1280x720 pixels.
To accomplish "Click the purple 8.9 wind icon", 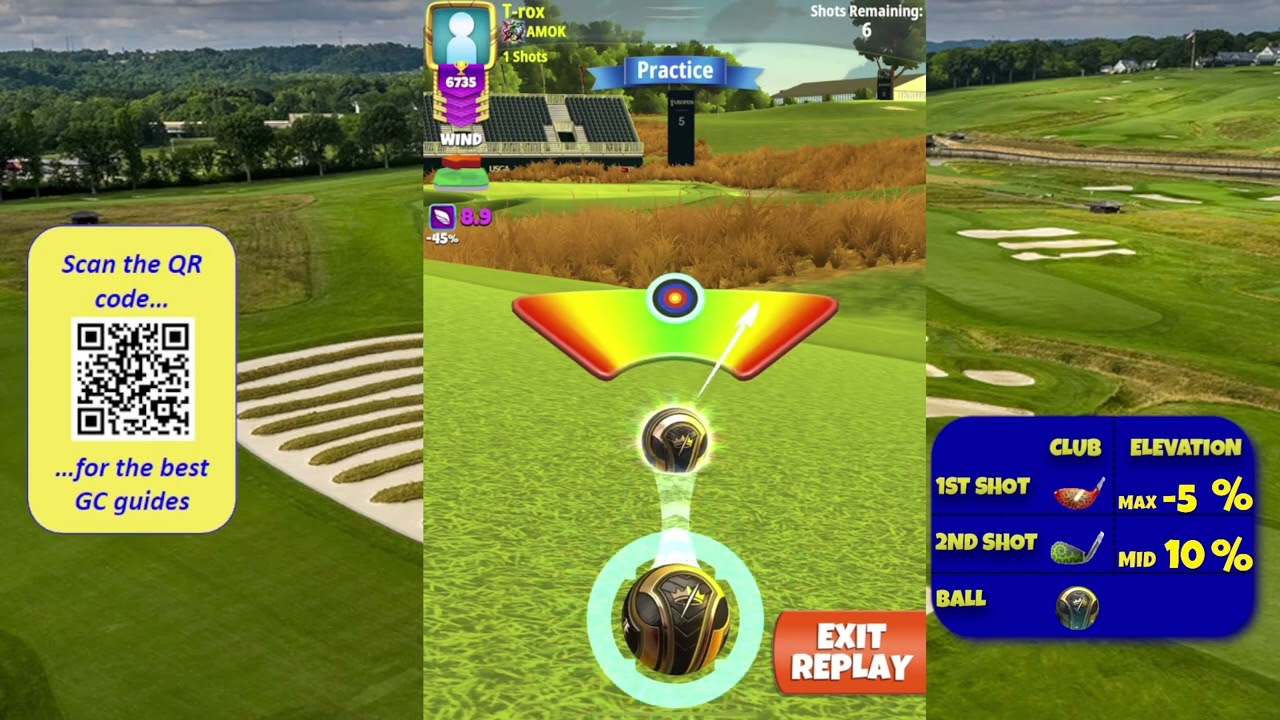I will pyautogui.click(x=443, y=216).
